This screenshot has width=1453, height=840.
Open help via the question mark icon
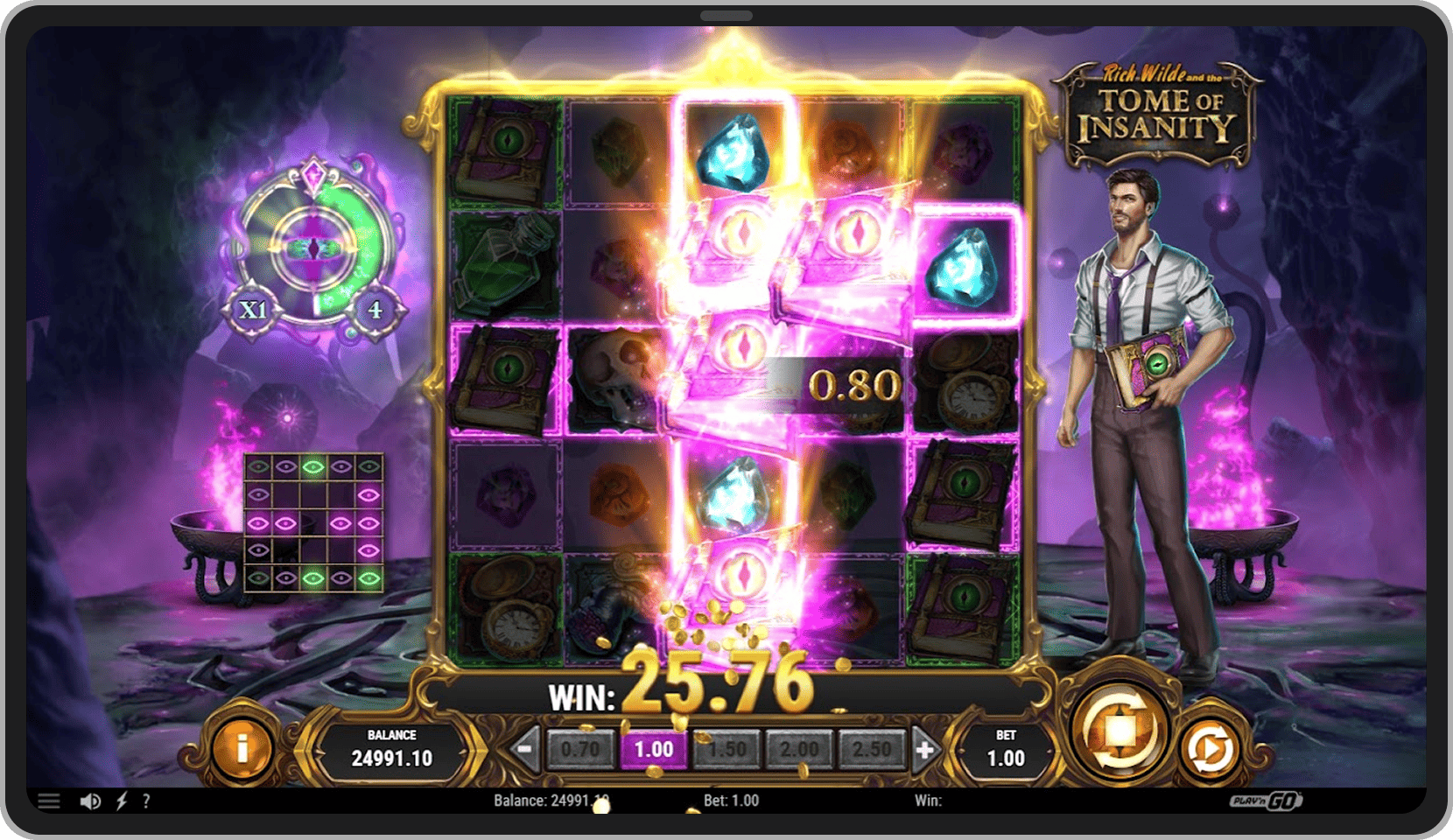click(x=146, y=801)
